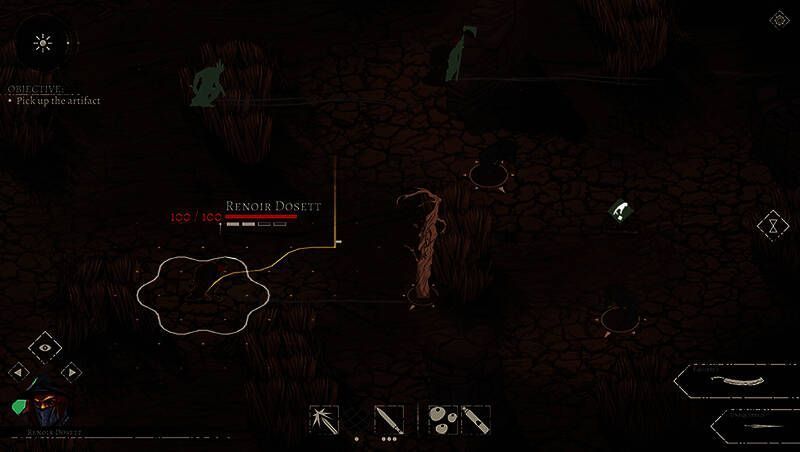Viewport: 800px width, 452px height.
Task: Click the sun icon in the top-left circle
Action: coord(42,42)
